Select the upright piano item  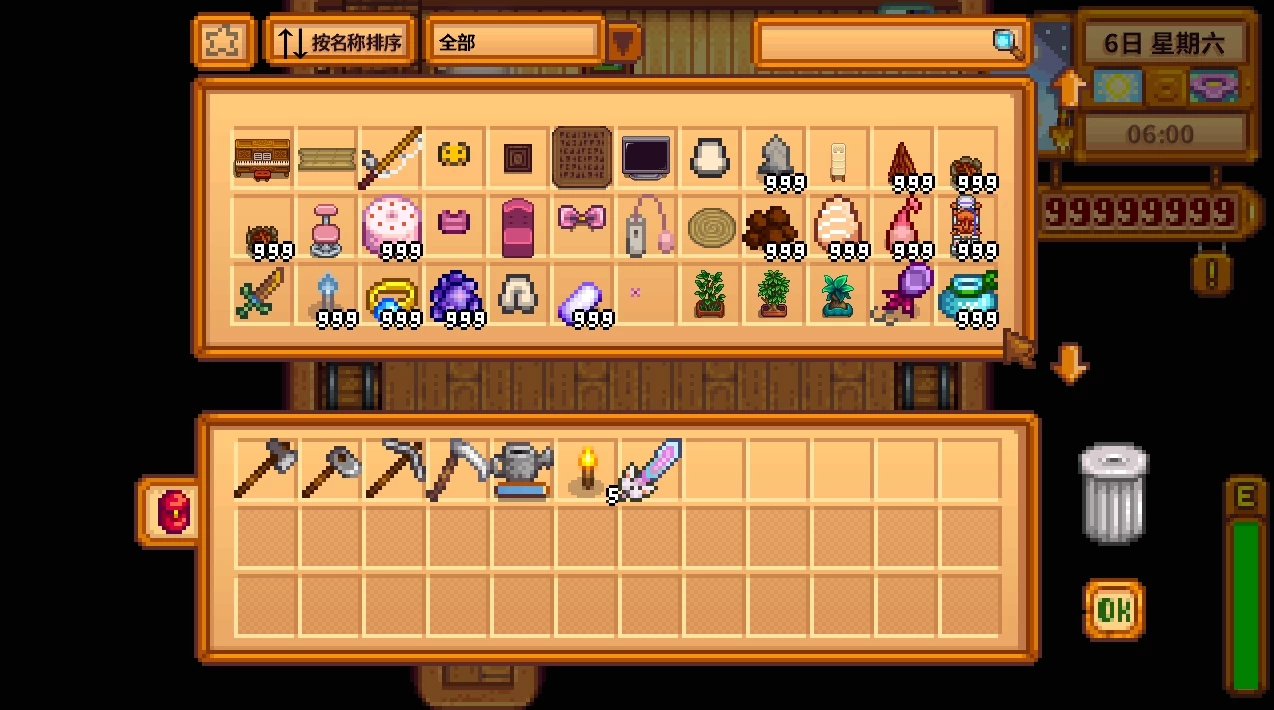(262, 158)
